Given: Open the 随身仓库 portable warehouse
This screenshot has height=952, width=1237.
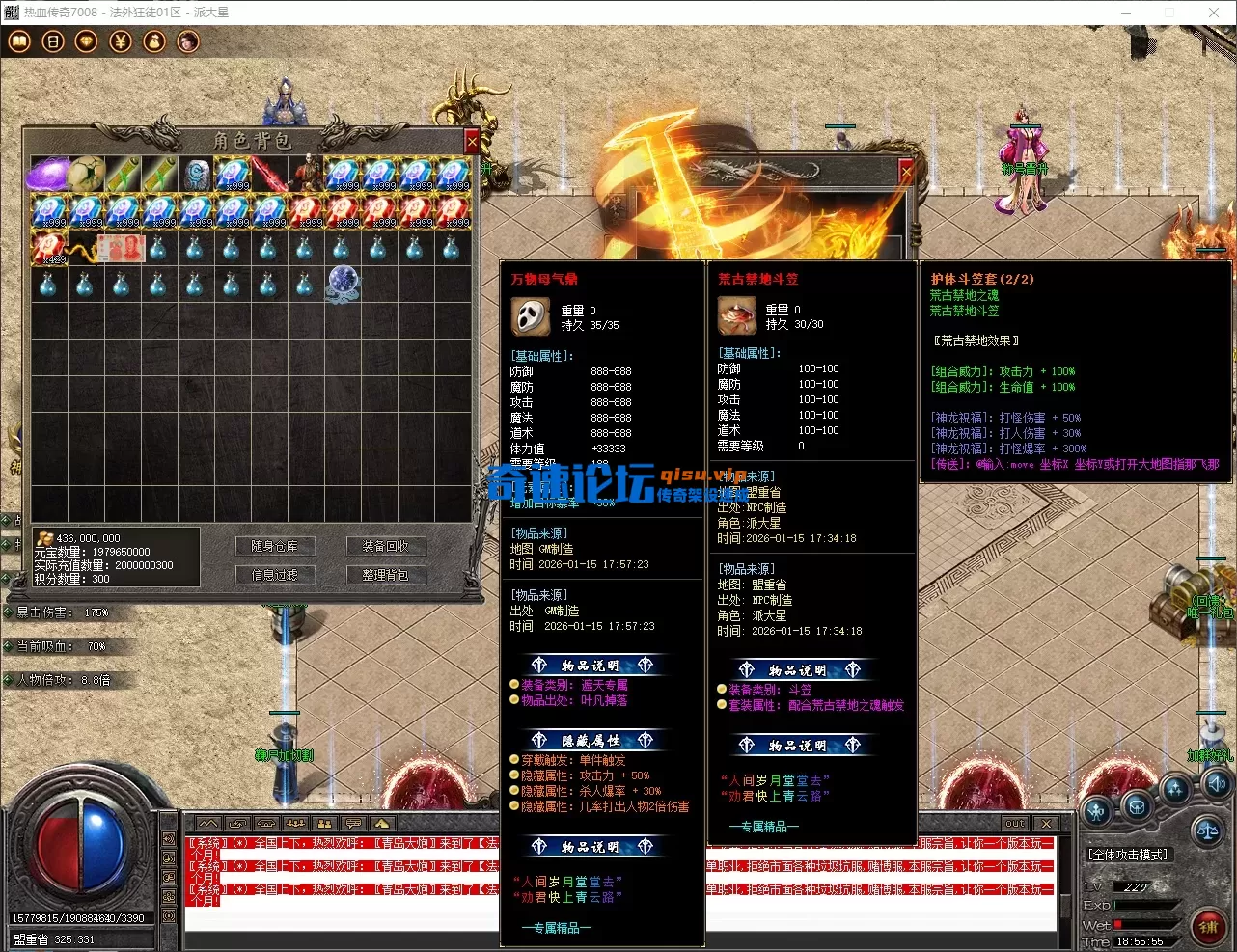Looking at the screenshot, I should [274, 546].
